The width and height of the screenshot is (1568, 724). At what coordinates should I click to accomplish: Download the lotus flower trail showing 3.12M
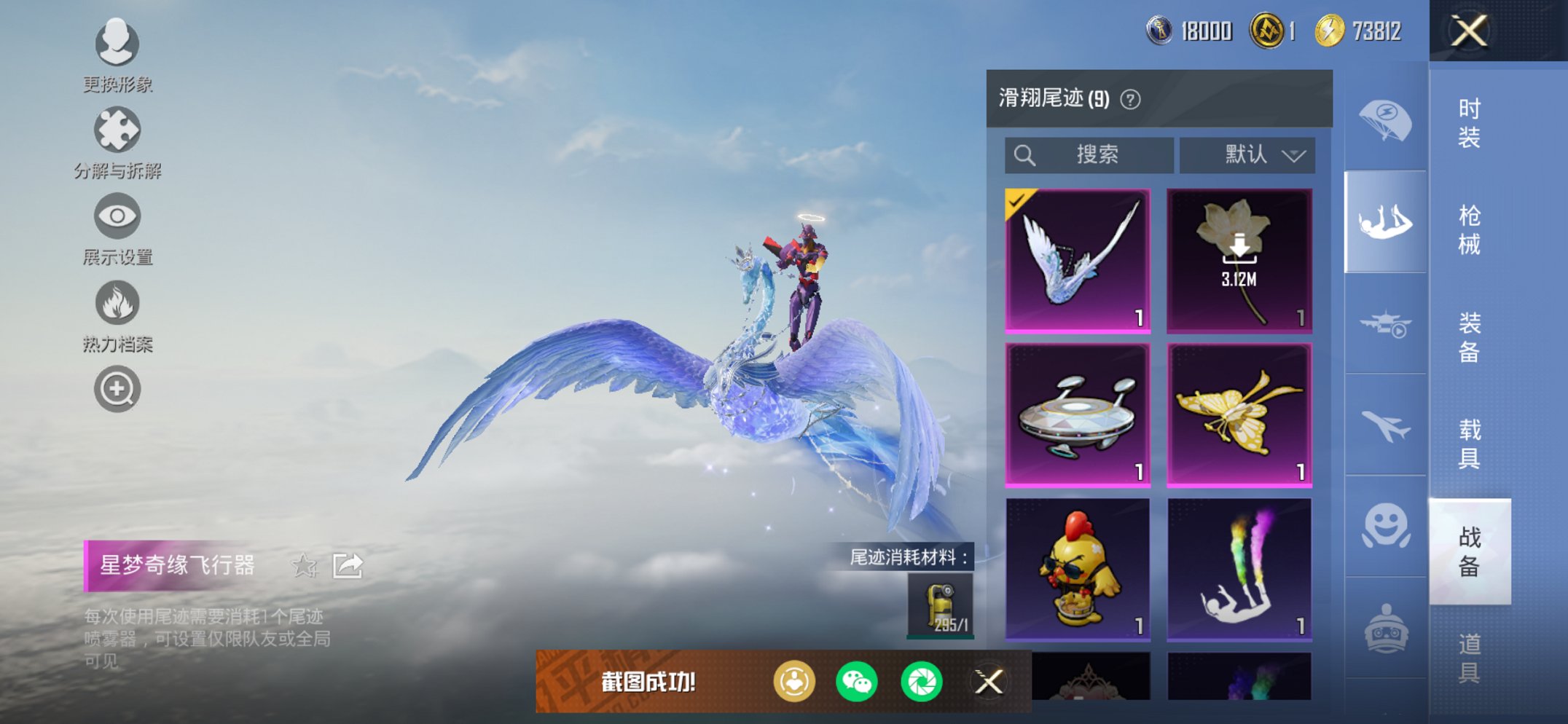coord(1236,259)
